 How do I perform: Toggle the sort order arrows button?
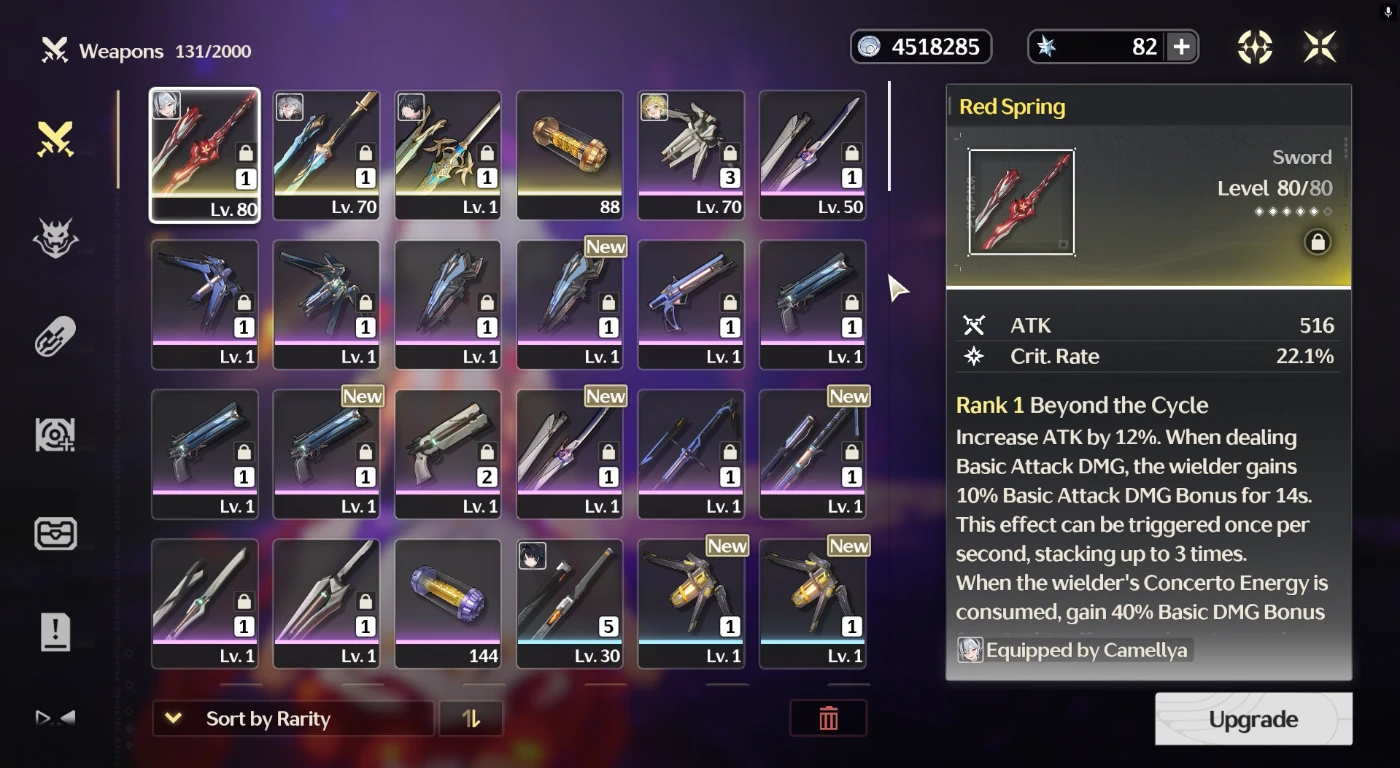[472, 718]
